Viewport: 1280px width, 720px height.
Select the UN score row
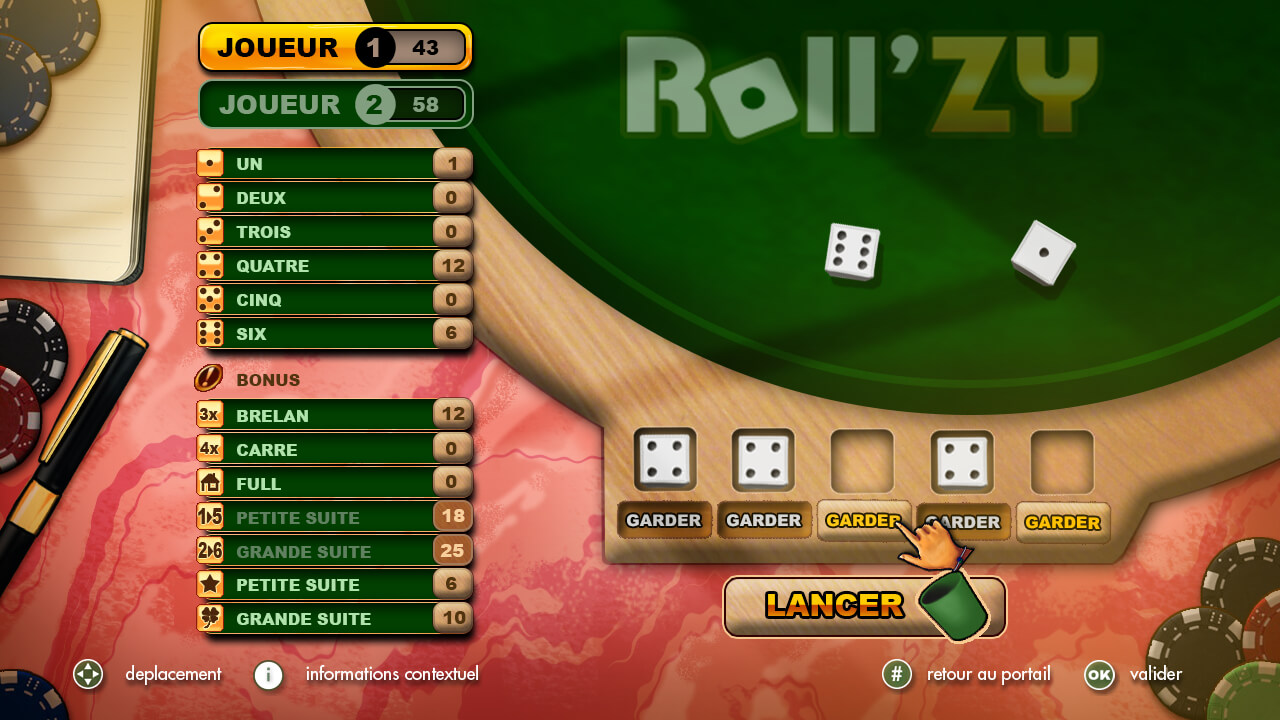tap(334, 164)
